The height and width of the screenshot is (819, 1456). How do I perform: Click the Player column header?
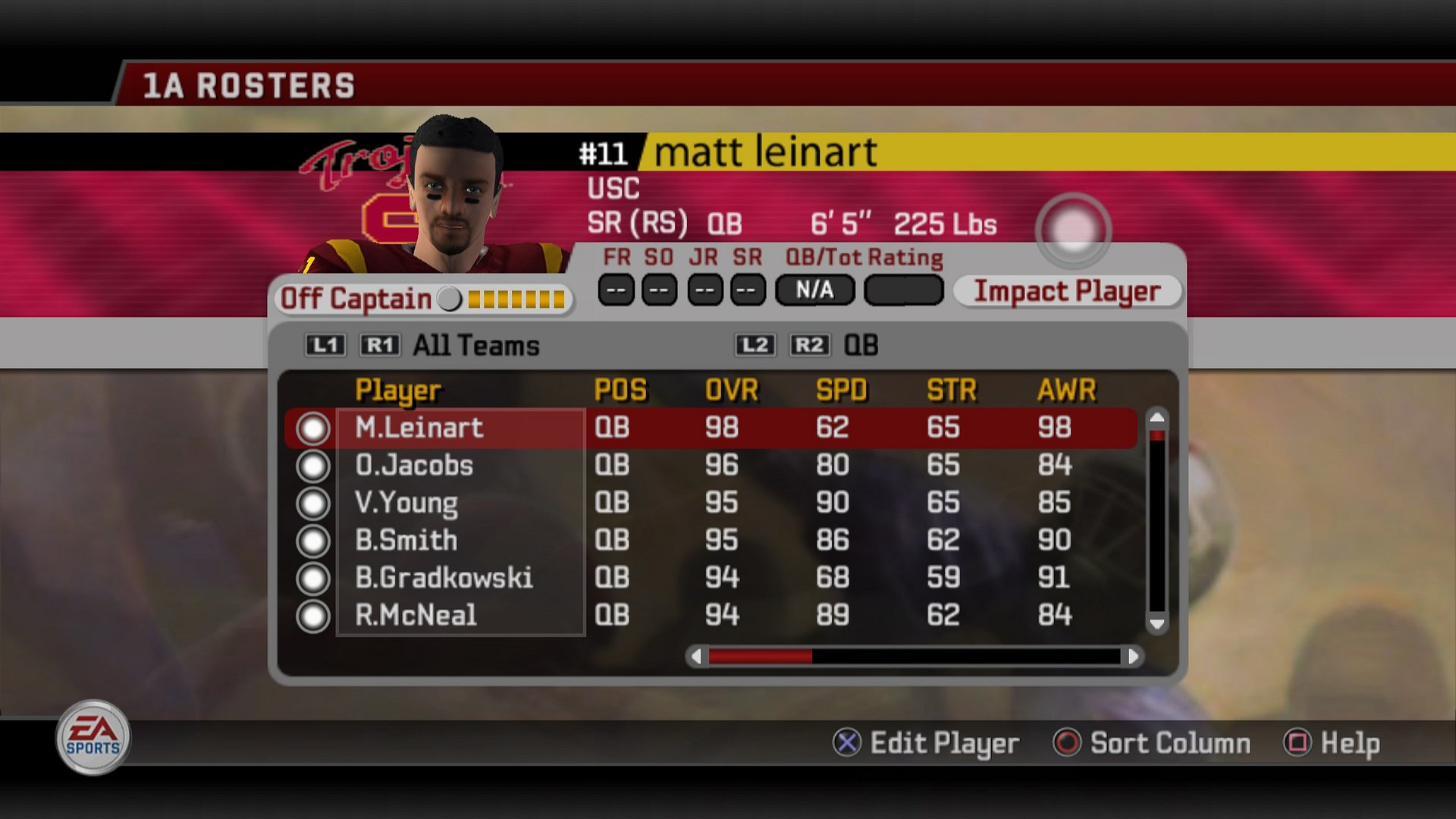point(397,391)
